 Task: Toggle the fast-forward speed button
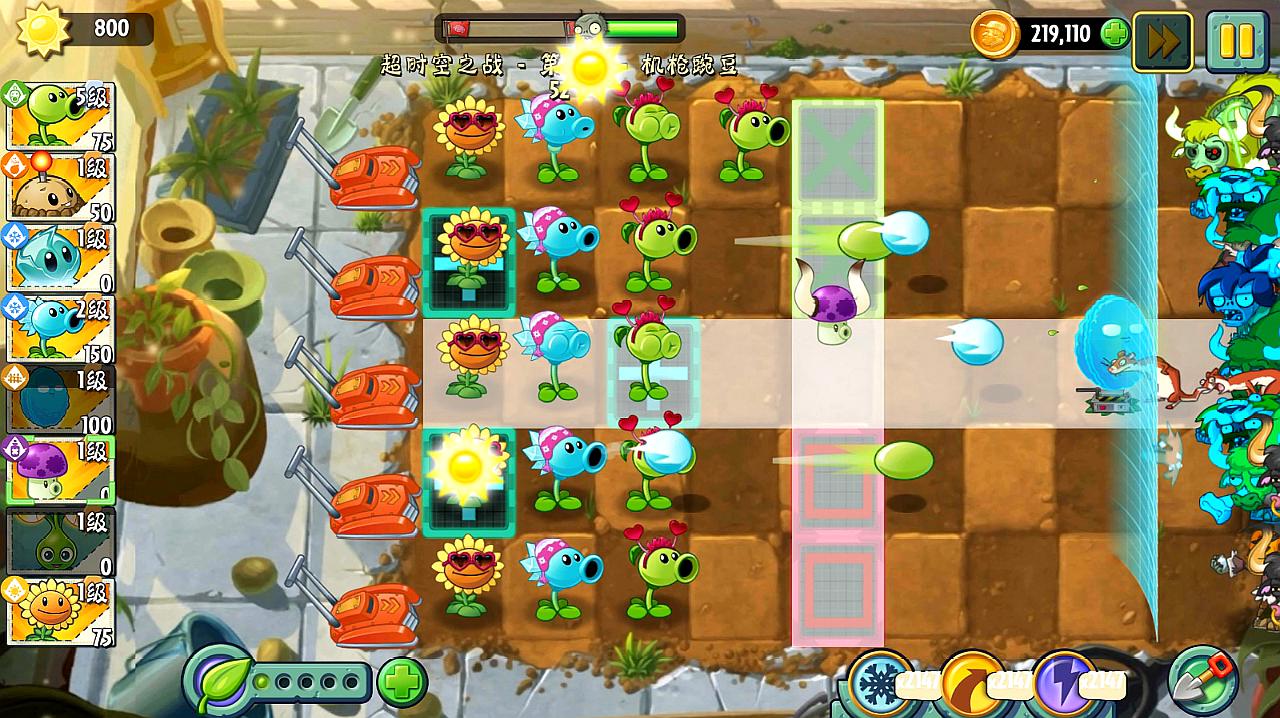1162,41
